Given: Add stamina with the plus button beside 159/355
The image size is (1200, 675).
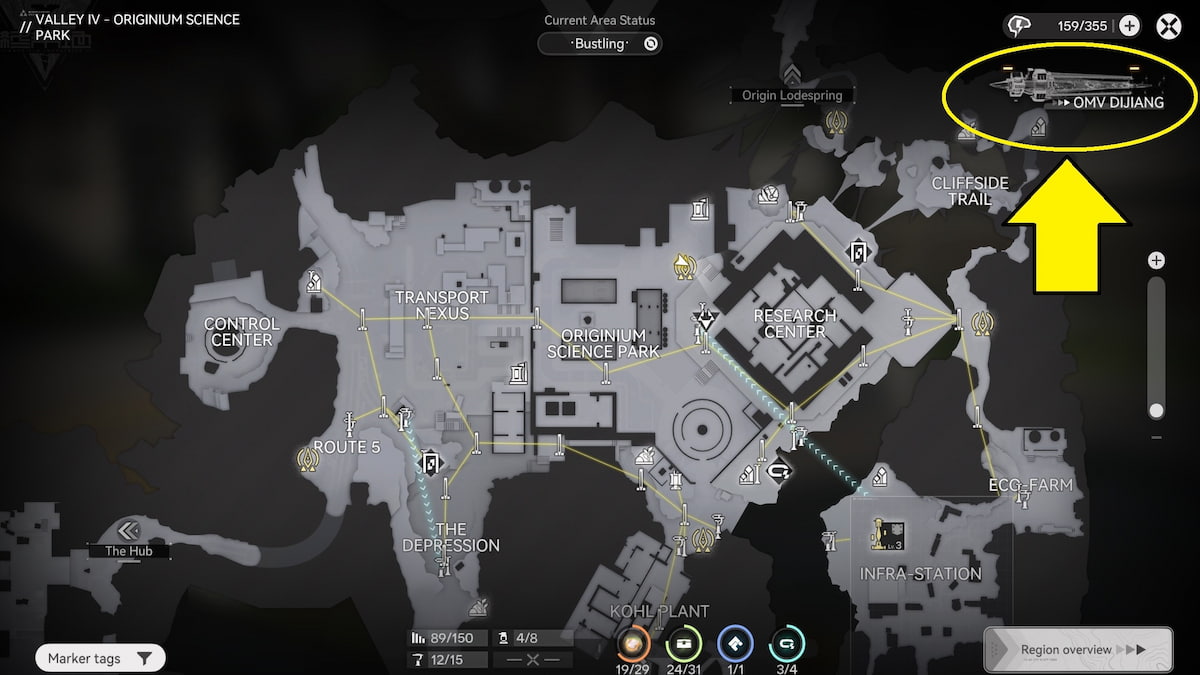Looking at the screenshot, I should (1129, 26).
